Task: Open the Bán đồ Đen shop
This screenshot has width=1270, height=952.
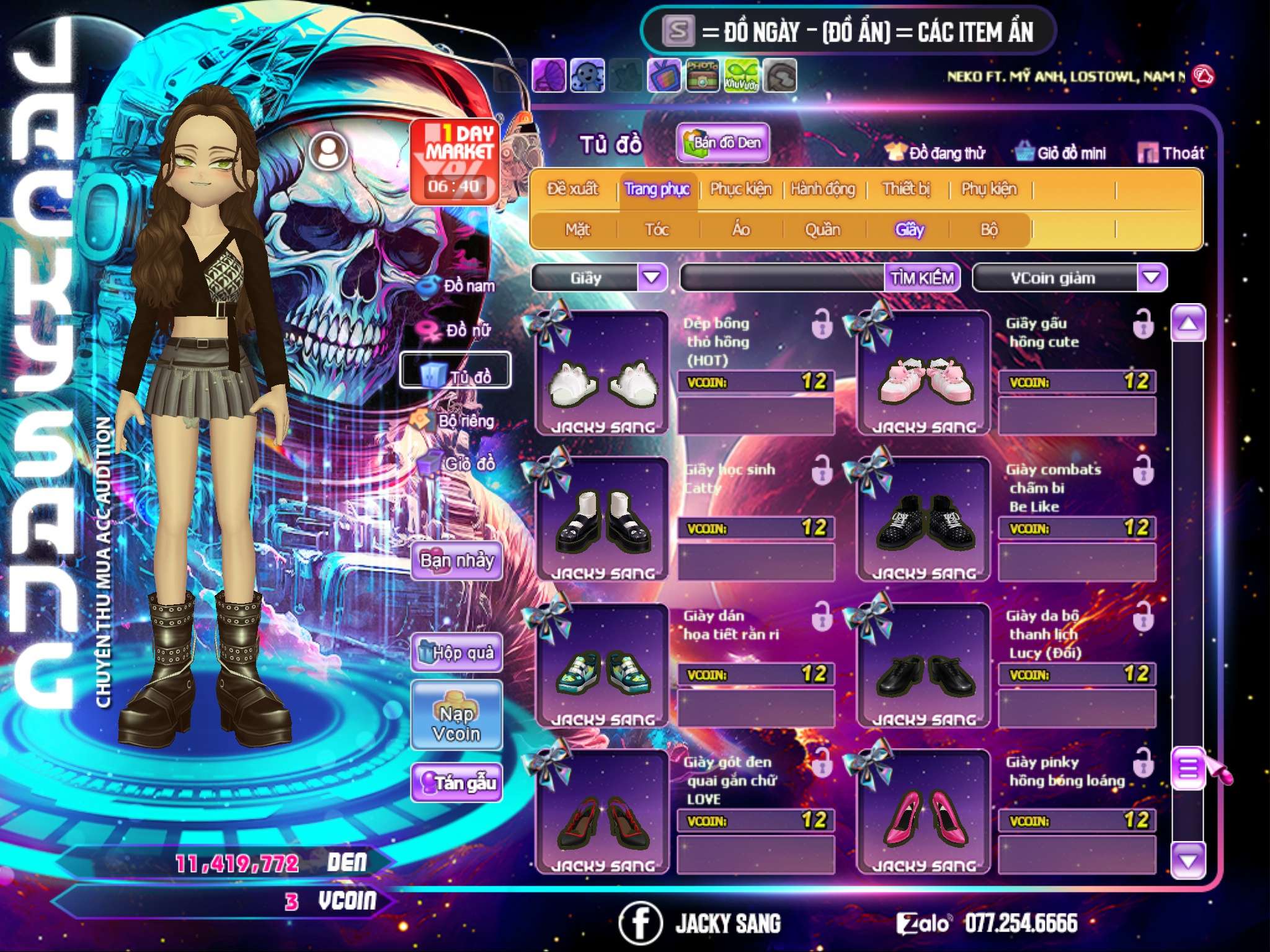Action: pos(723,143)
